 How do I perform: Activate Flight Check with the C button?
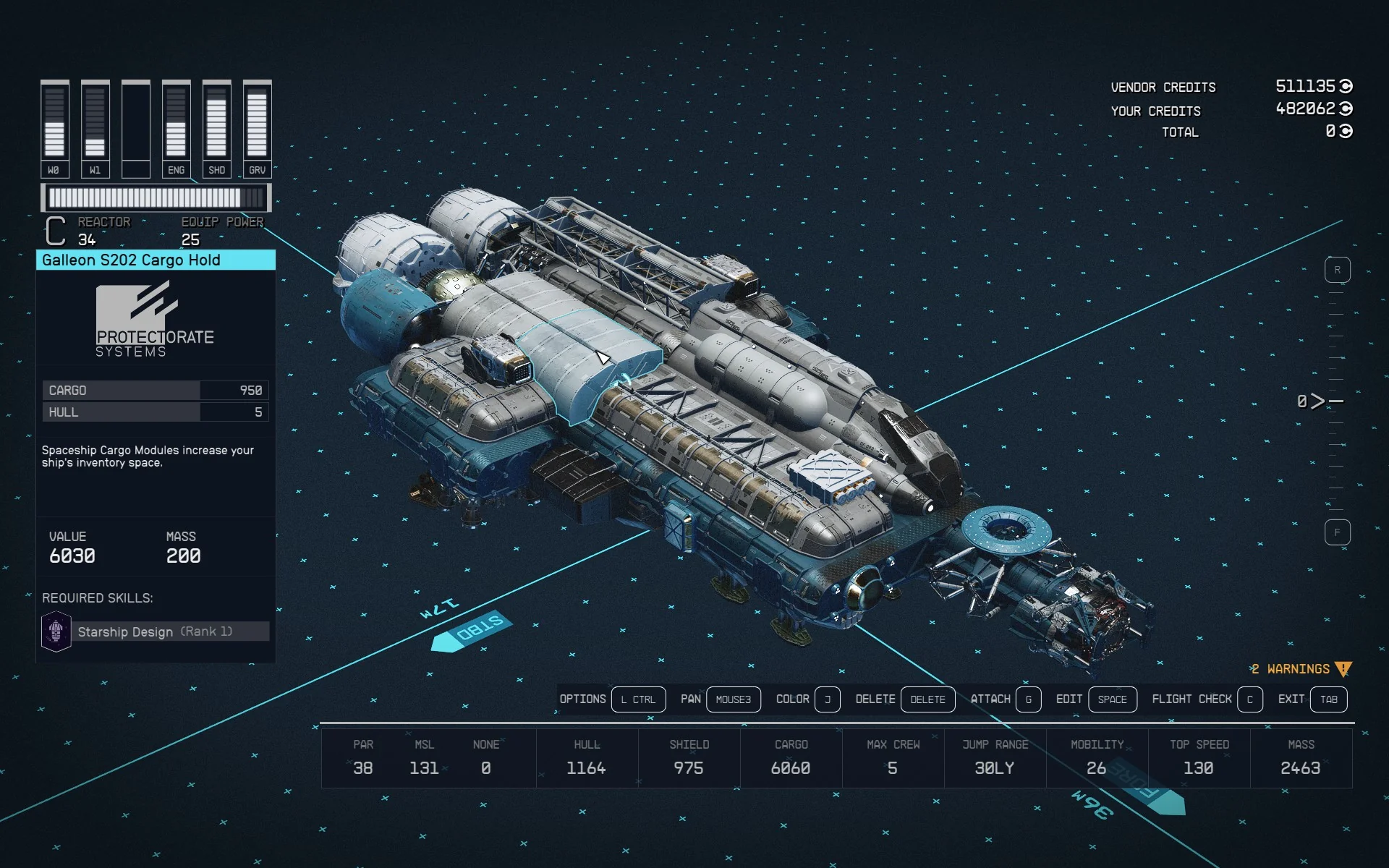[1250, 699]
